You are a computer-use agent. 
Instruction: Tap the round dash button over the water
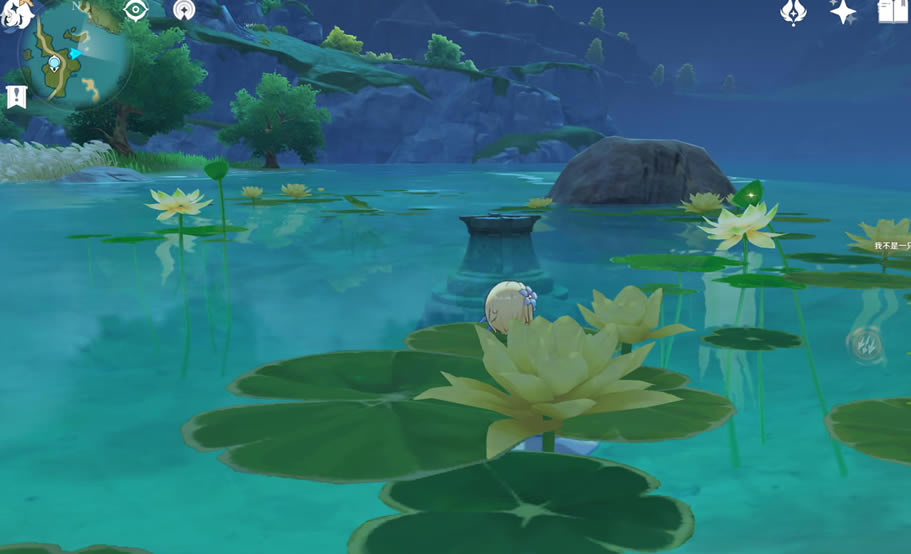tap(865, 343)
